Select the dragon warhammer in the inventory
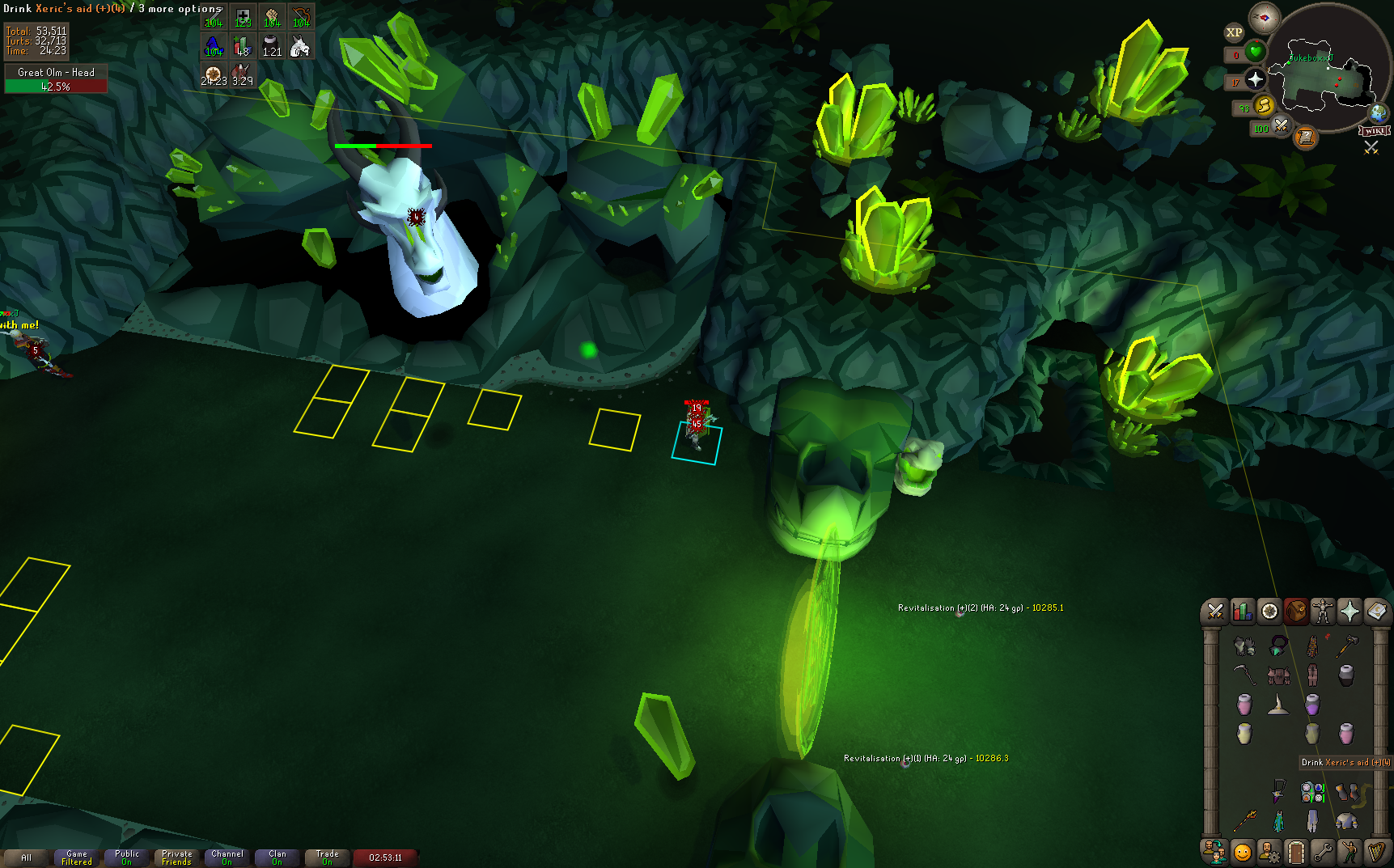1394x868 pixels. pyautogui.click(x=1346, y=645)
